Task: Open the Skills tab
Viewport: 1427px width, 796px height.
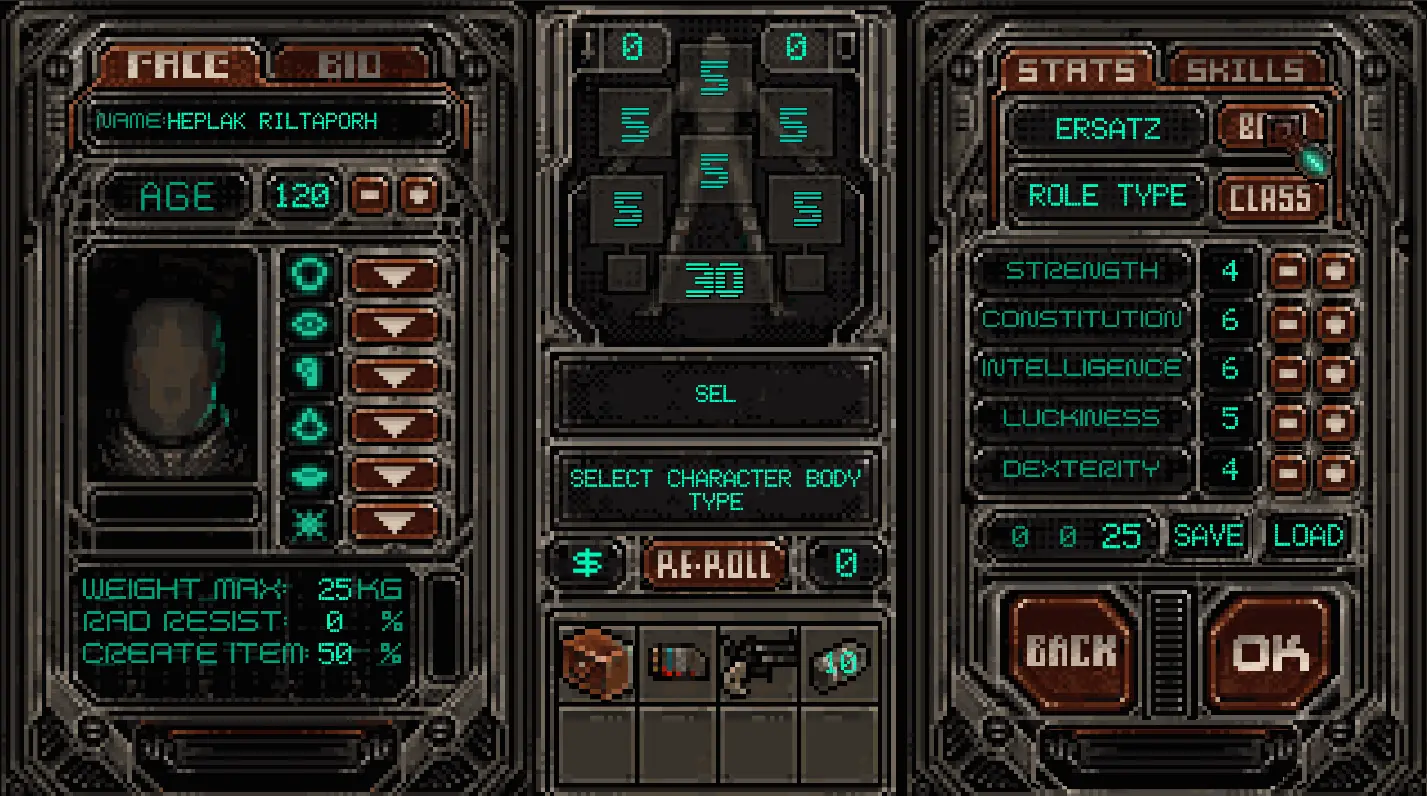Action: point(1244,70)
